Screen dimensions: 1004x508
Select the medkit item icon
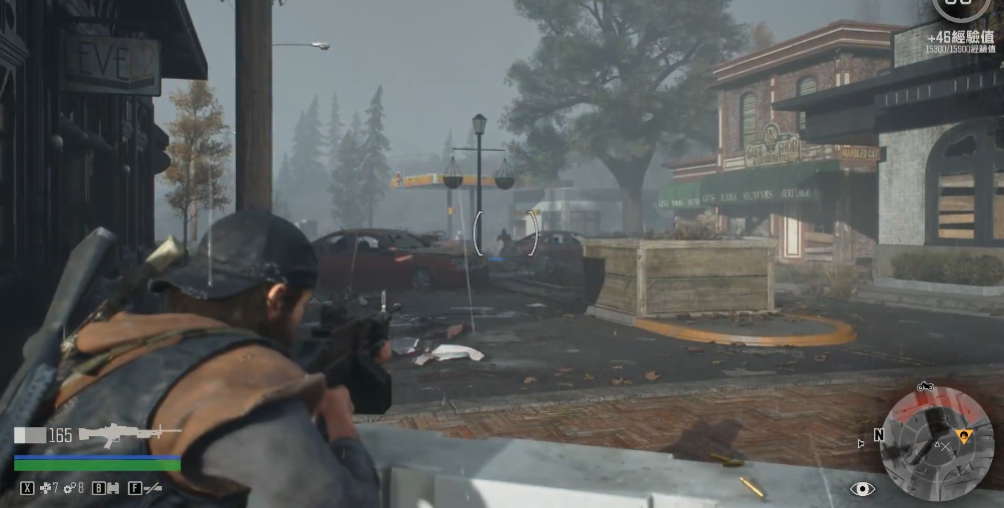click(45, 488)
